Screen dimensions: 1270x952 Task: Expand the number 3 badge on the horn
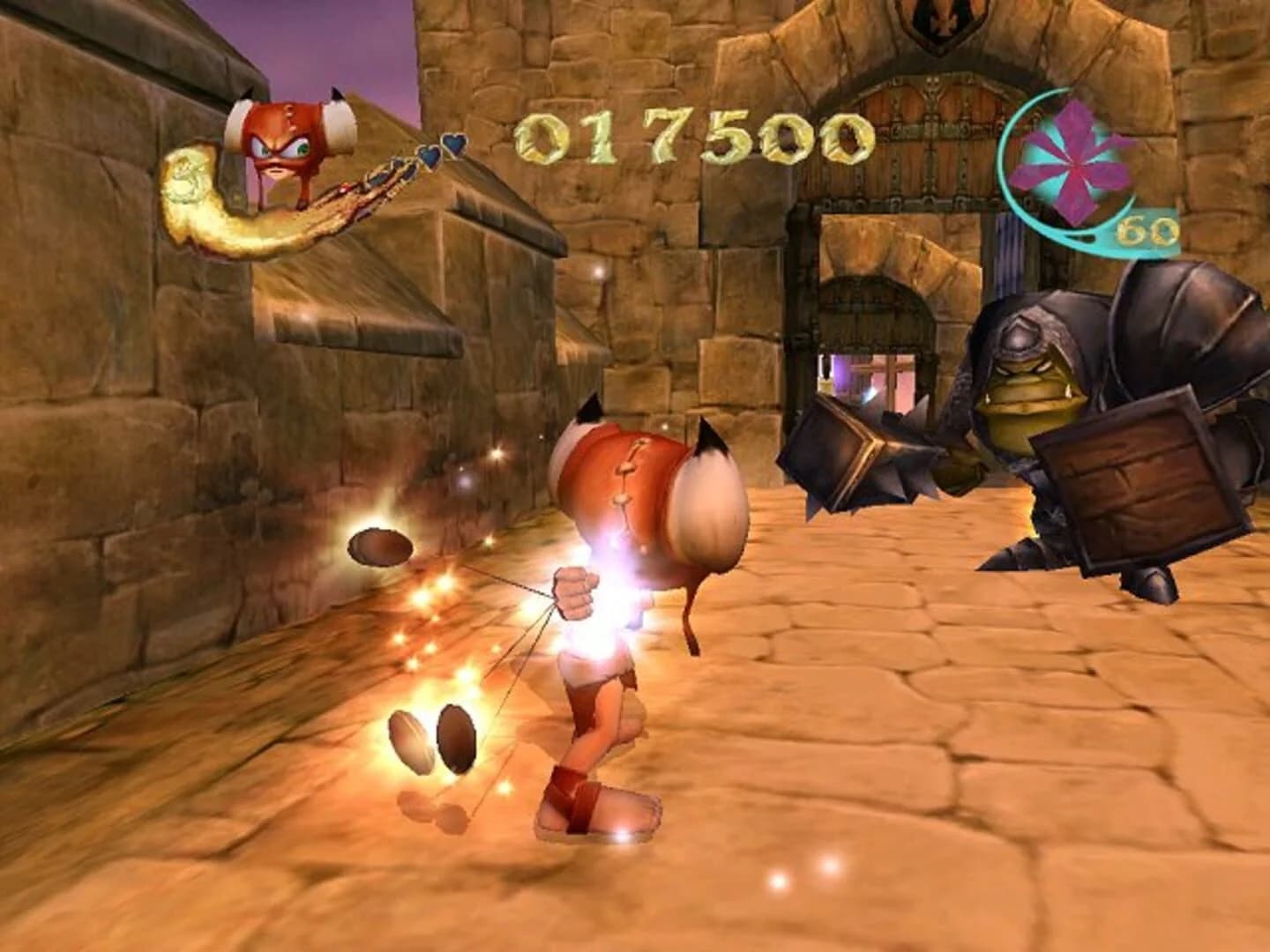(183, 176)
